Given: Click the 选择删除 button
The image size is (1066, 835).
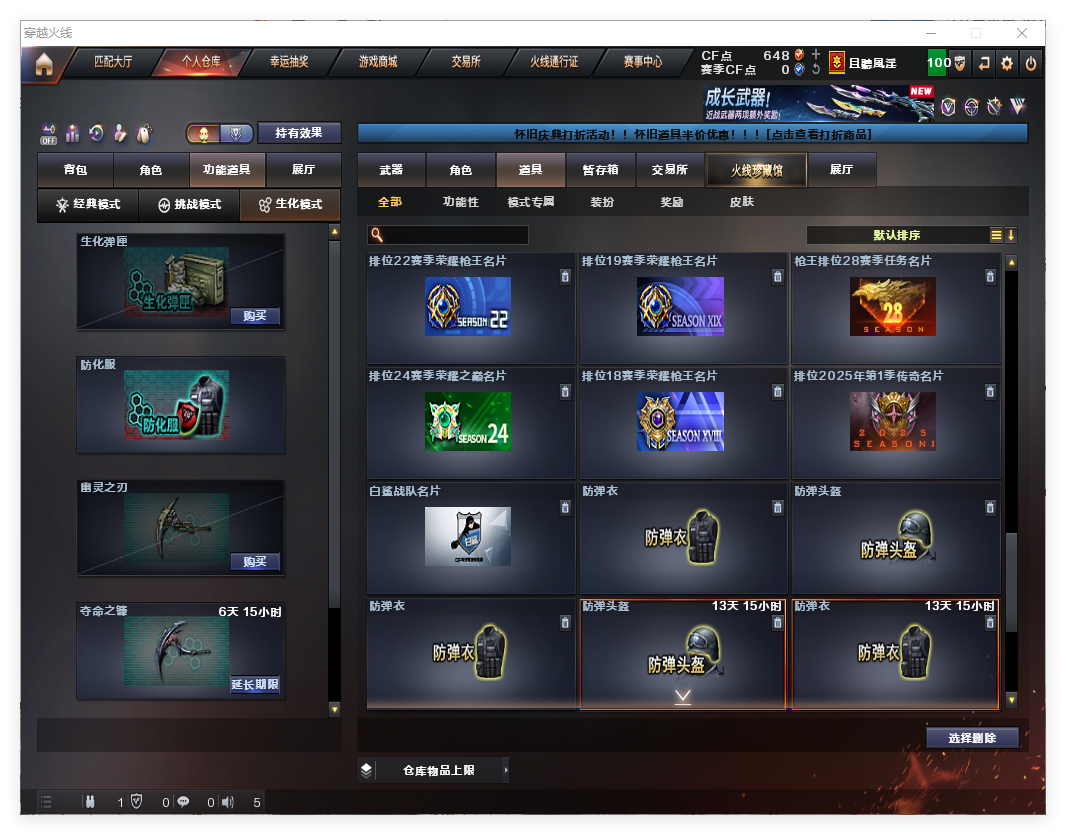Looking at the screenshot, I should click(x=971, y=738).
